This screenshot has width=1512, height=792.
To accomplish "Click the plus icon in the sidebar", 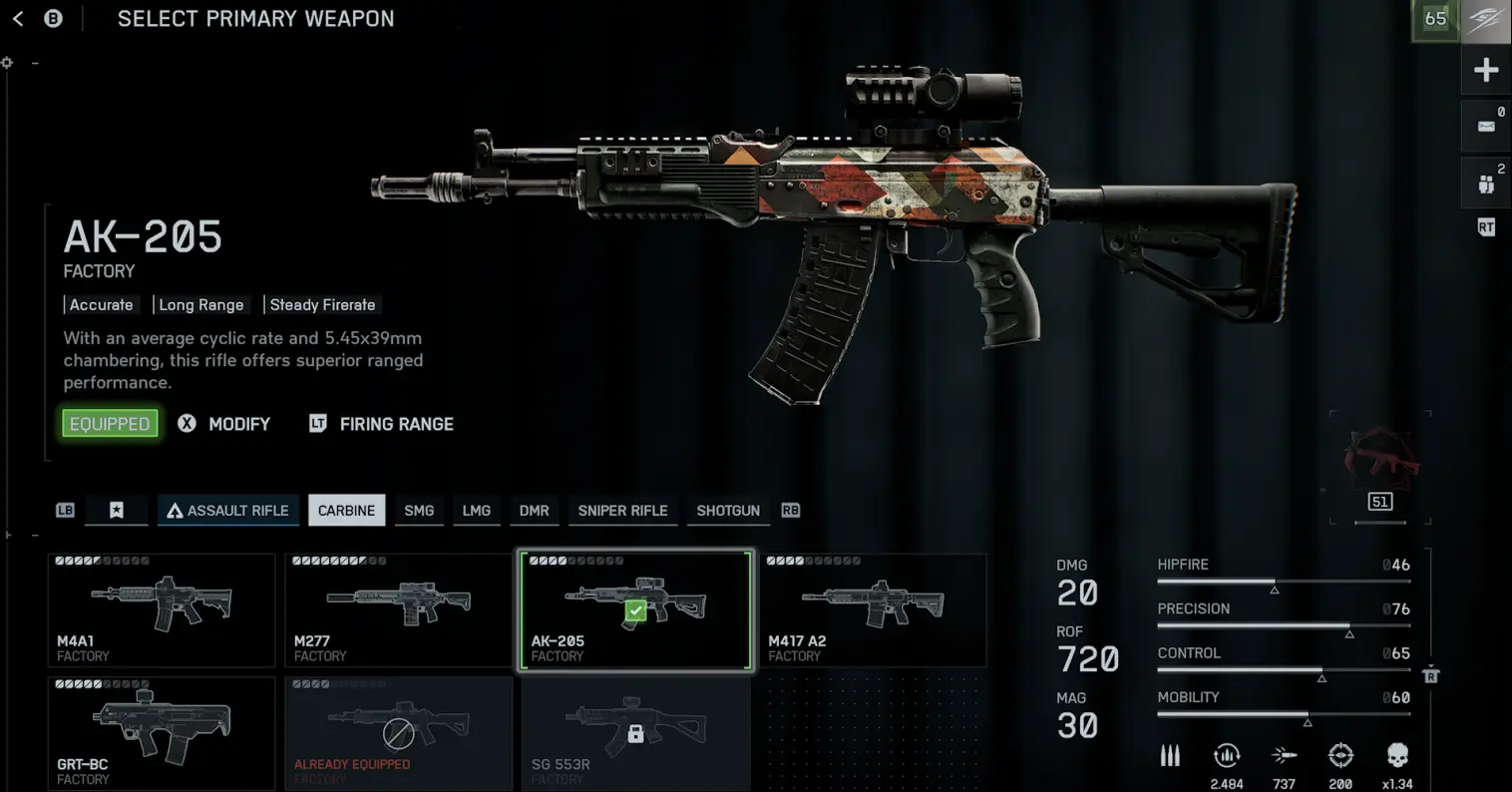I will [1486, 70].
